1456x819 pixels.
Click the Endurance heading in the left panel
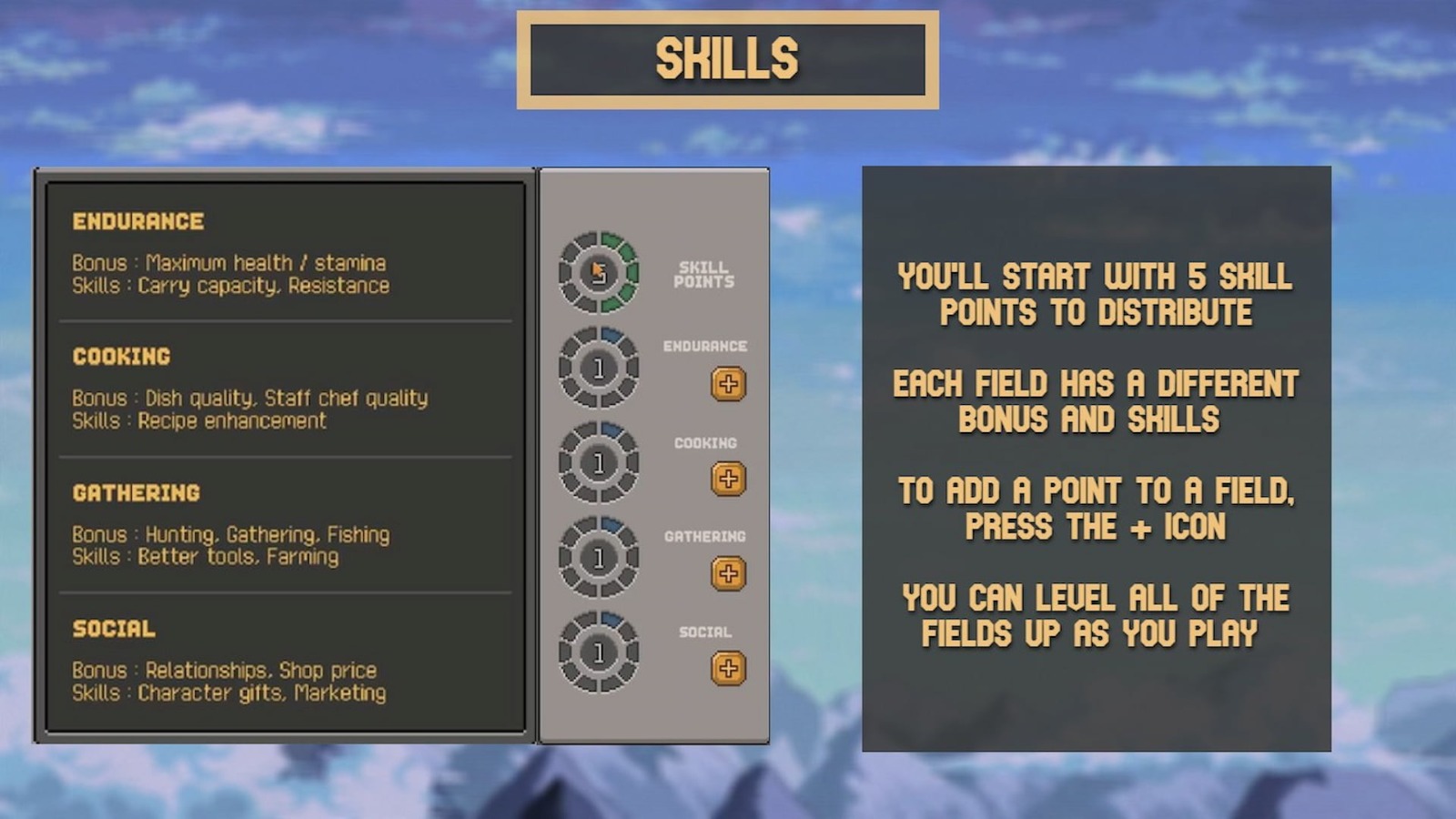(136, 220)
